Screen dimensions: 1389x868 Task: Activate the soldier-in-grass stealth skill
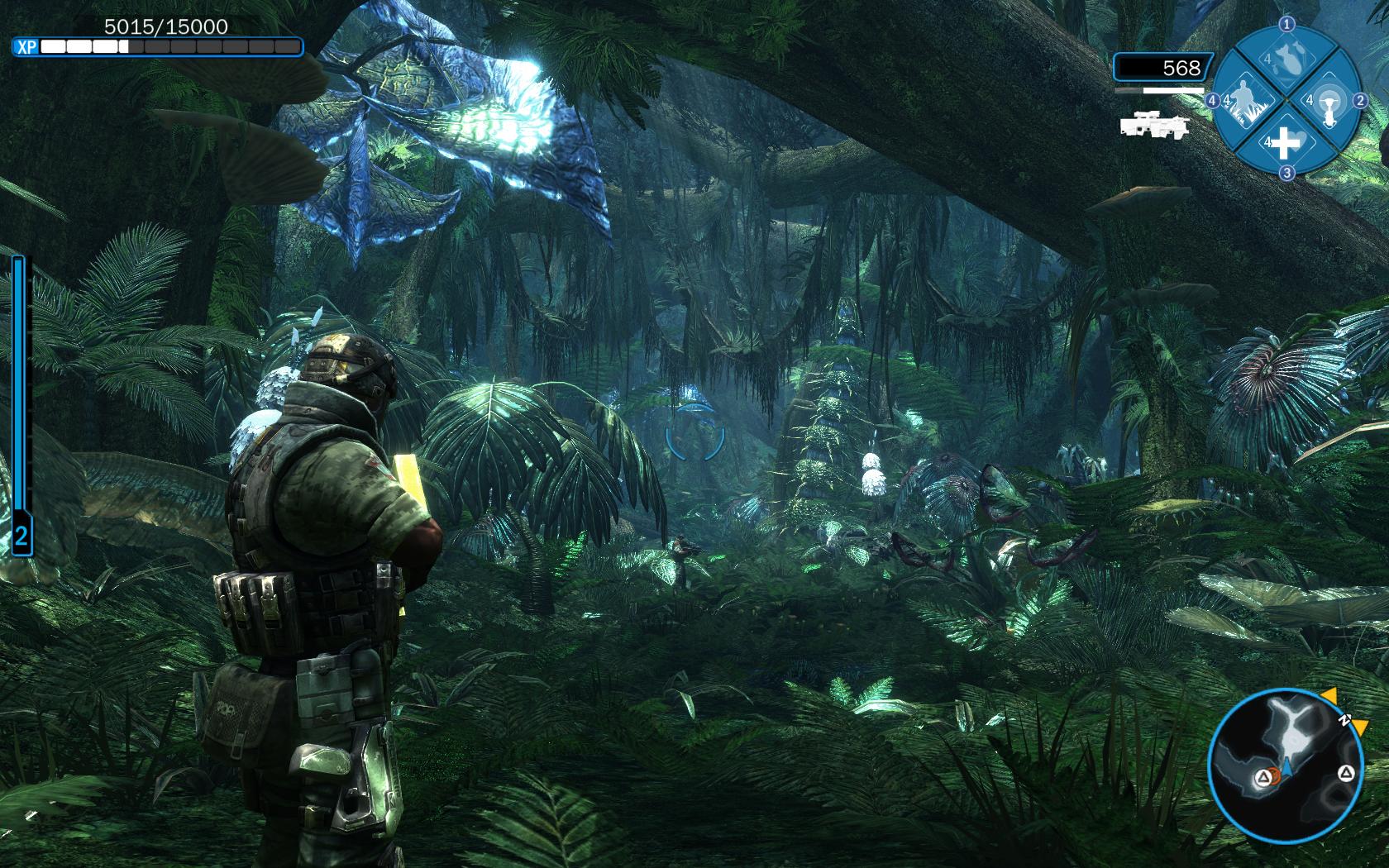[x=1243, y=102]
